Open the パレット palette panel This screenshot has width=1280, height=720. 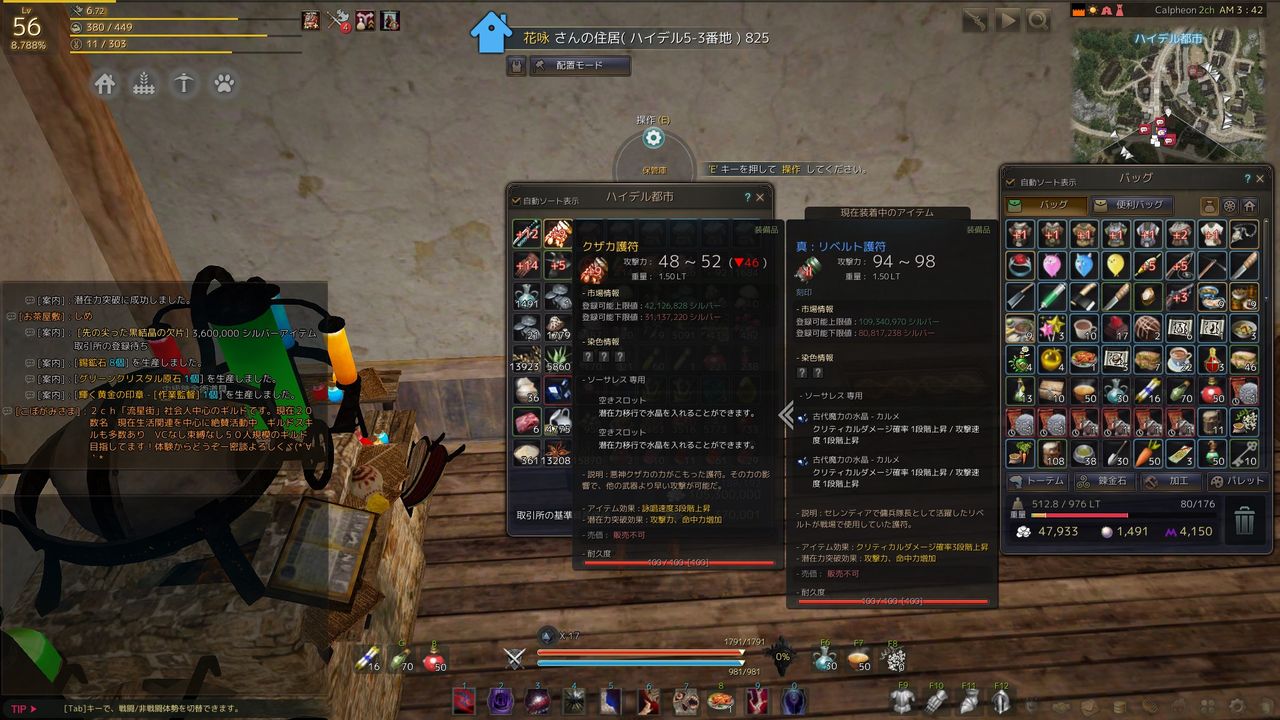click(x=1237, y=482)
